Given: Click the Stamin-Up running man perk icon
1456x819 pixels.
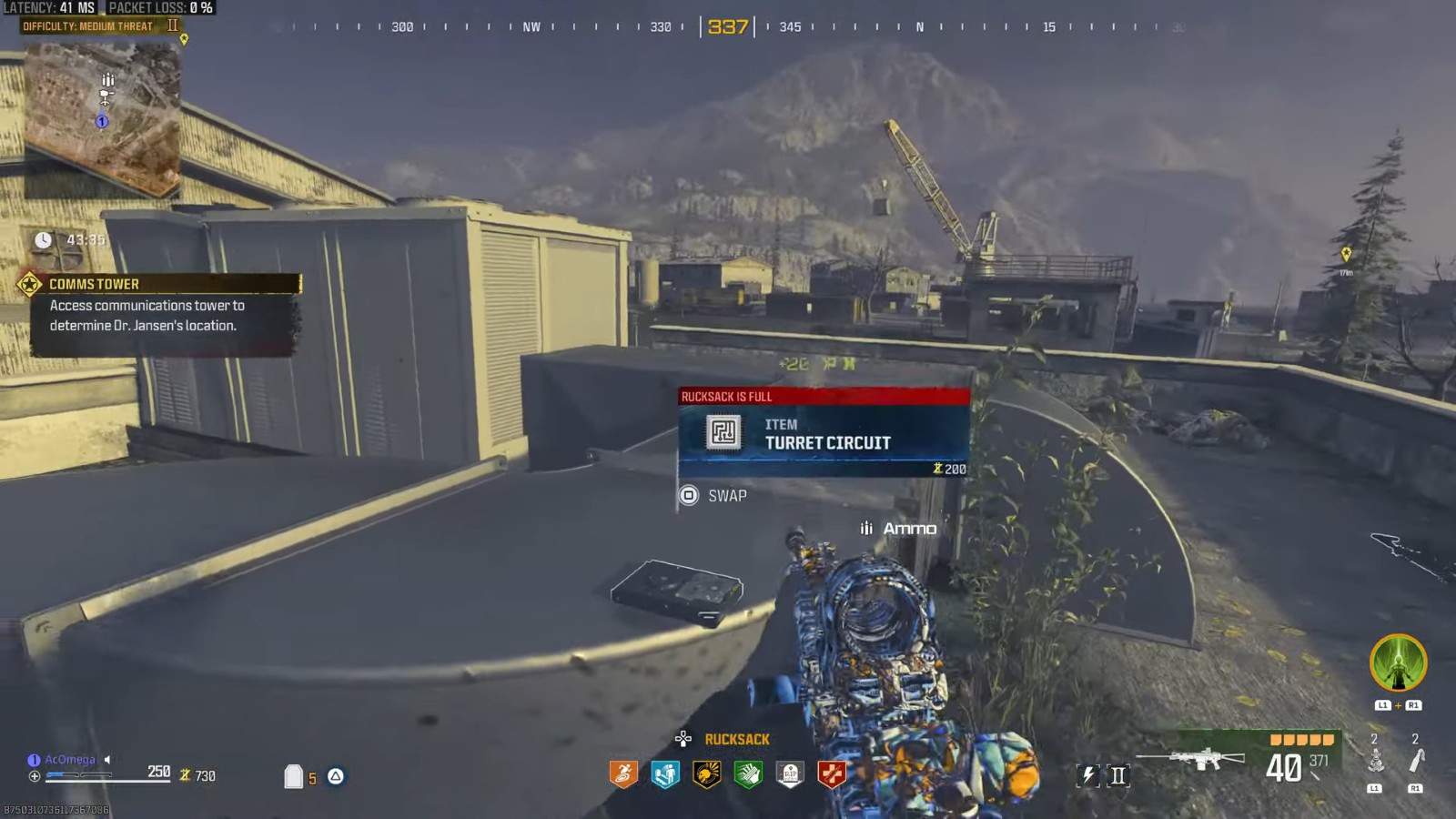Looking at the screenshot, I should [x=623, y=774].
